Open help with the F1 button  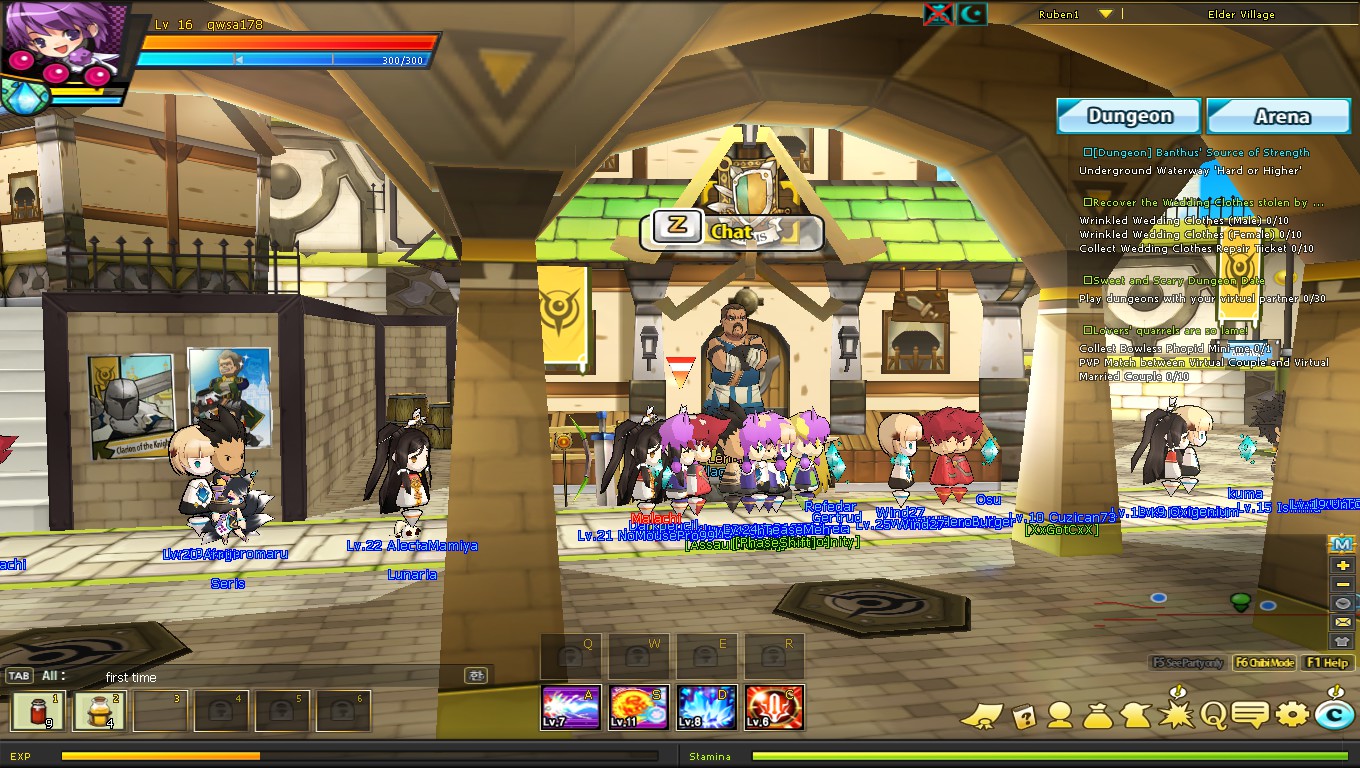[x=1327, y=662]
